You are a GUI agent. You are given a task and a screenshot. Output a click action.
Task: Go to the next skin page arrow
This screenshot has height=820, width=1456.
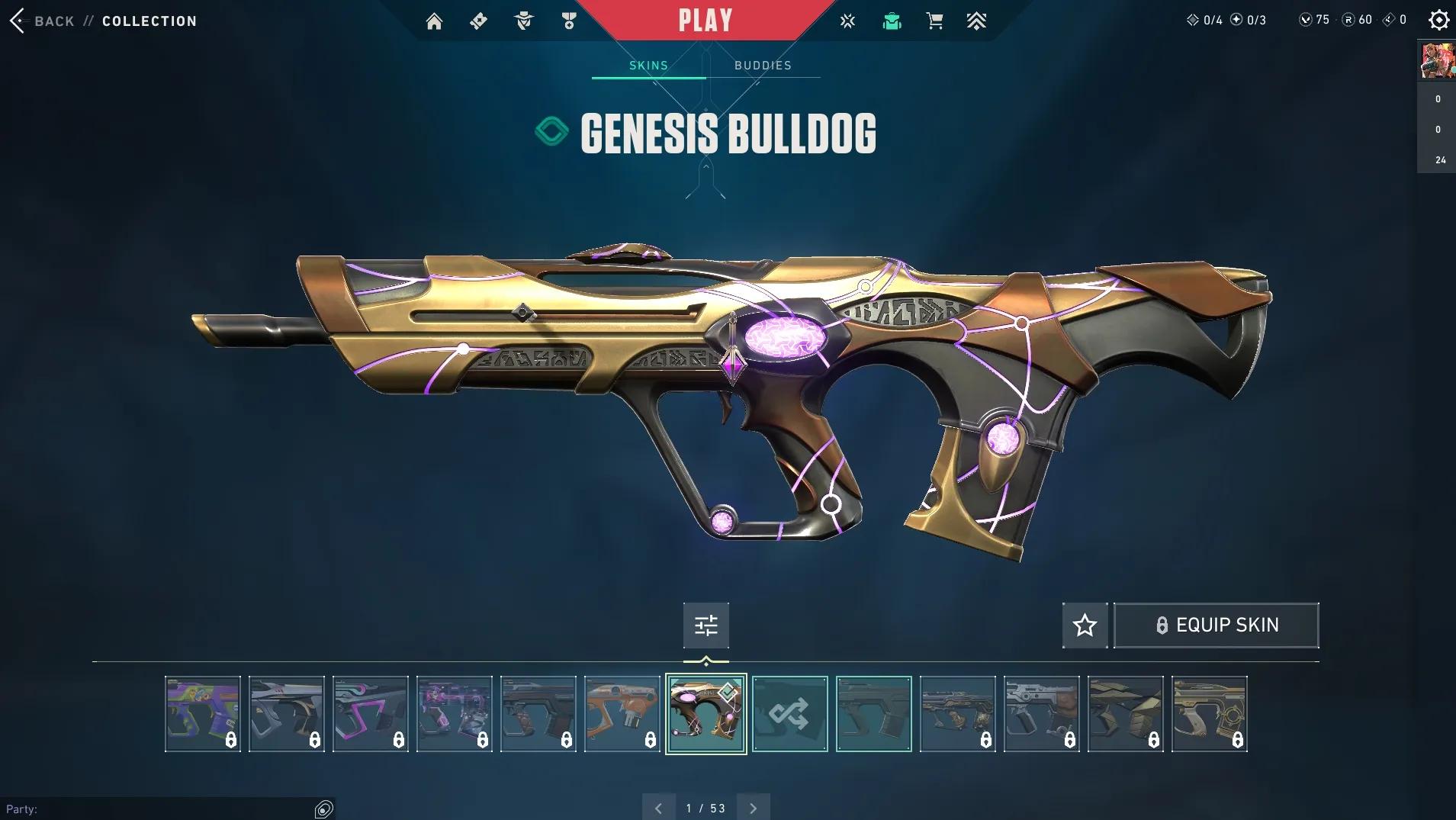[x=754, y=808]
